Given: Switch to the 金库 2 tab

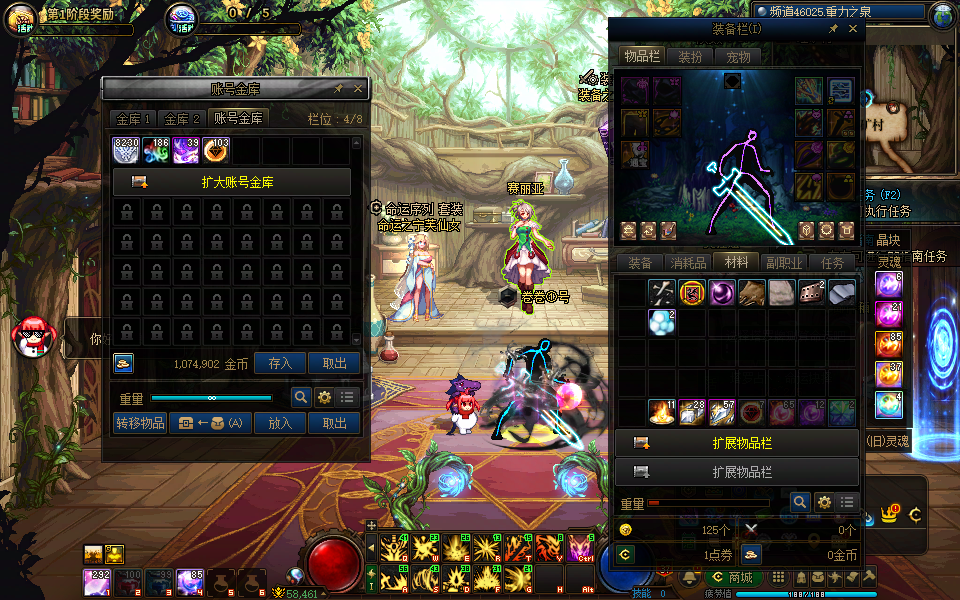Looking at the screenshot, I should (x=182, y=119).
